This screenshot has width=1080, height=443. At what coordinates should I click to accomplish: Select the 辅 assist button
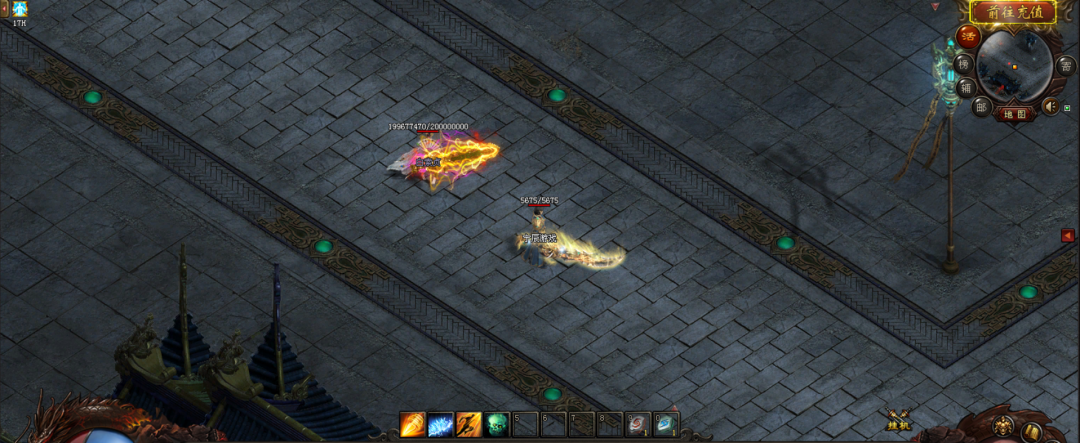966,87
